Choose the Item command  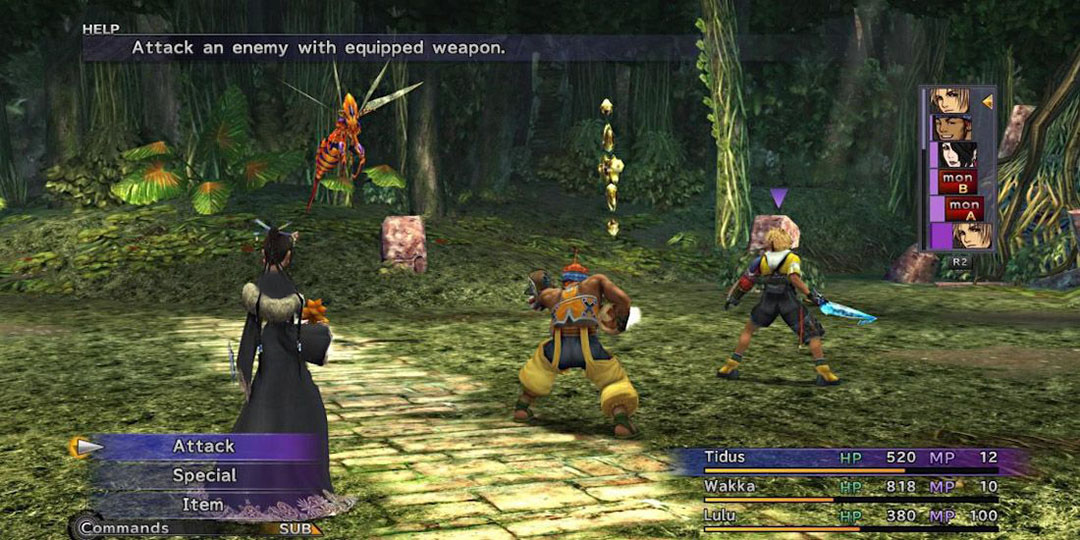204,504
